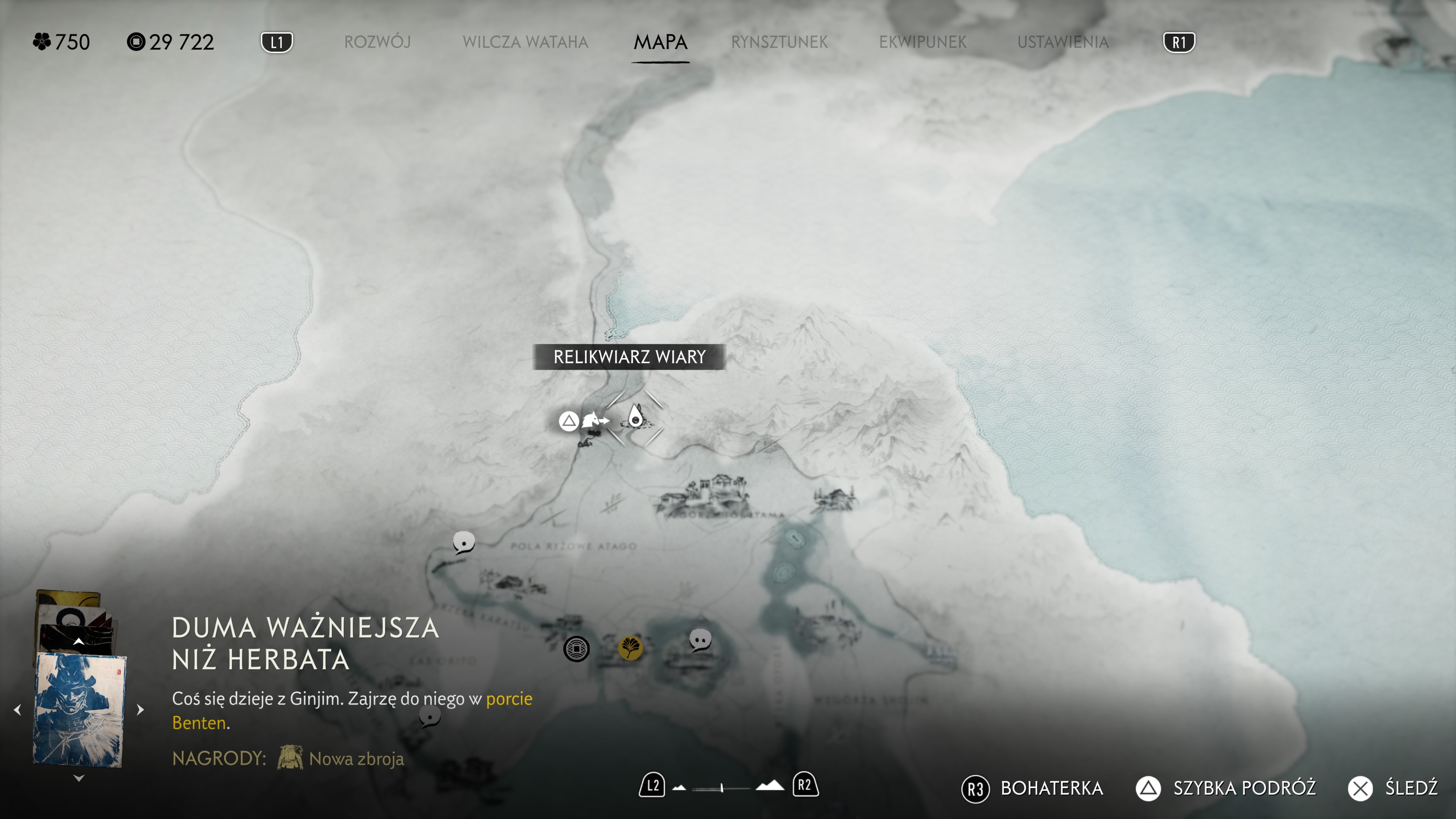Move down the quest card stack
1456x819 pixels.
tap(78, 778)
